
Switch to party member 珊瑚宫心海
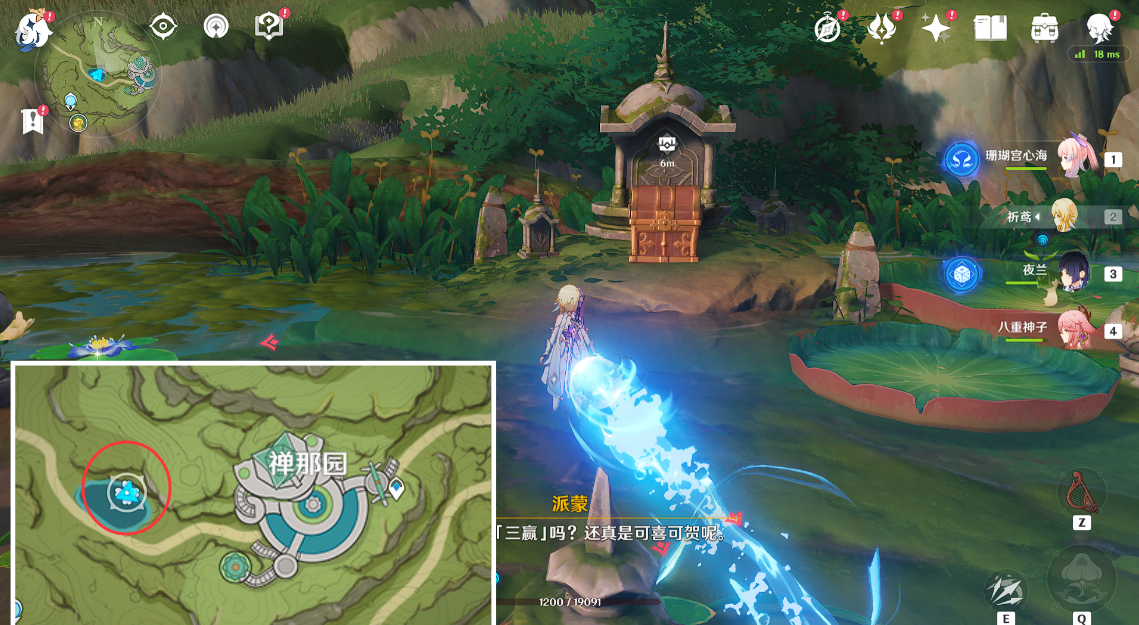point(1072,158)
